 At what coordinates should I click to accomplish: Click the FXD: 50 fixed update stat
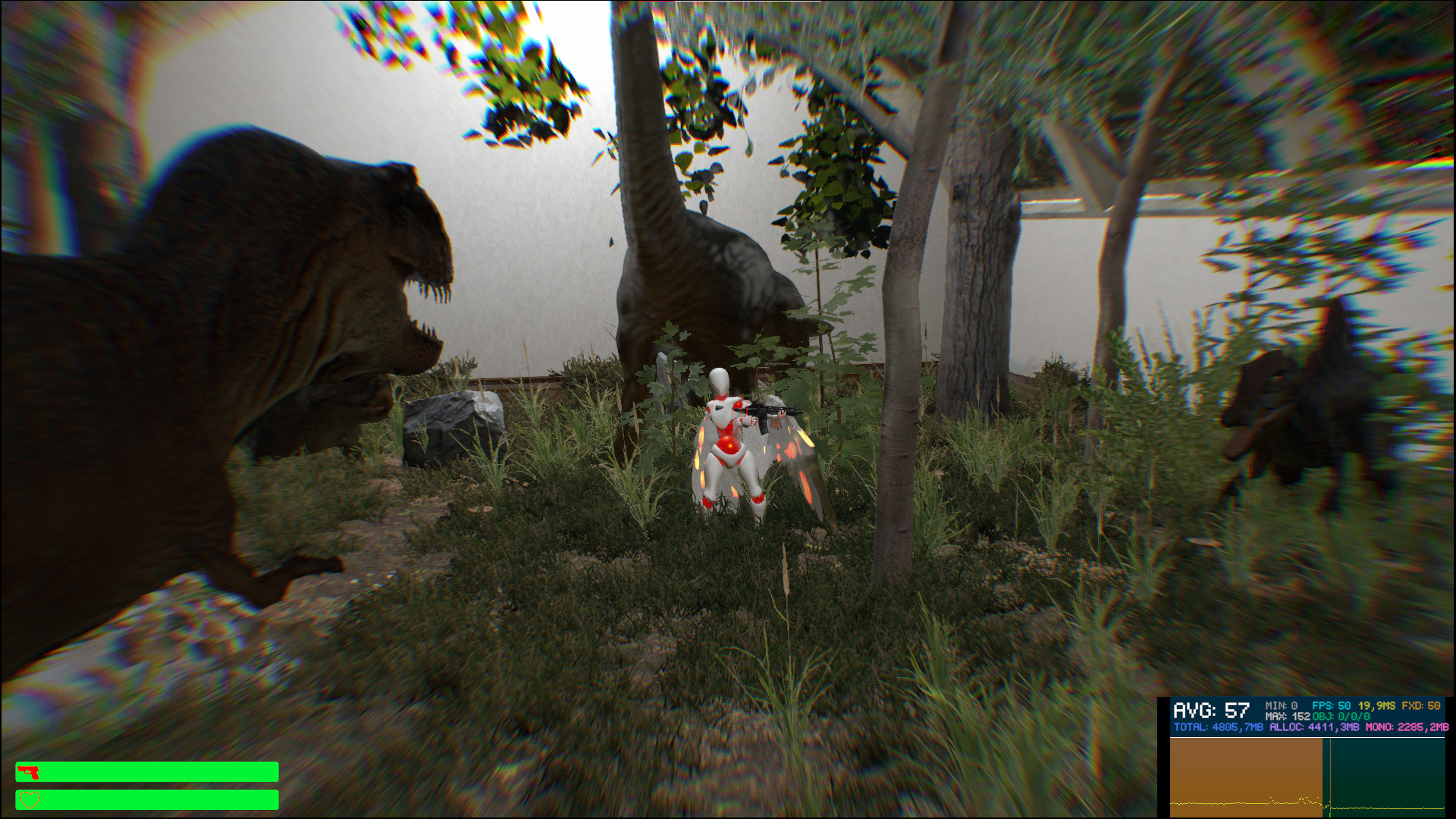[1420, 706]
